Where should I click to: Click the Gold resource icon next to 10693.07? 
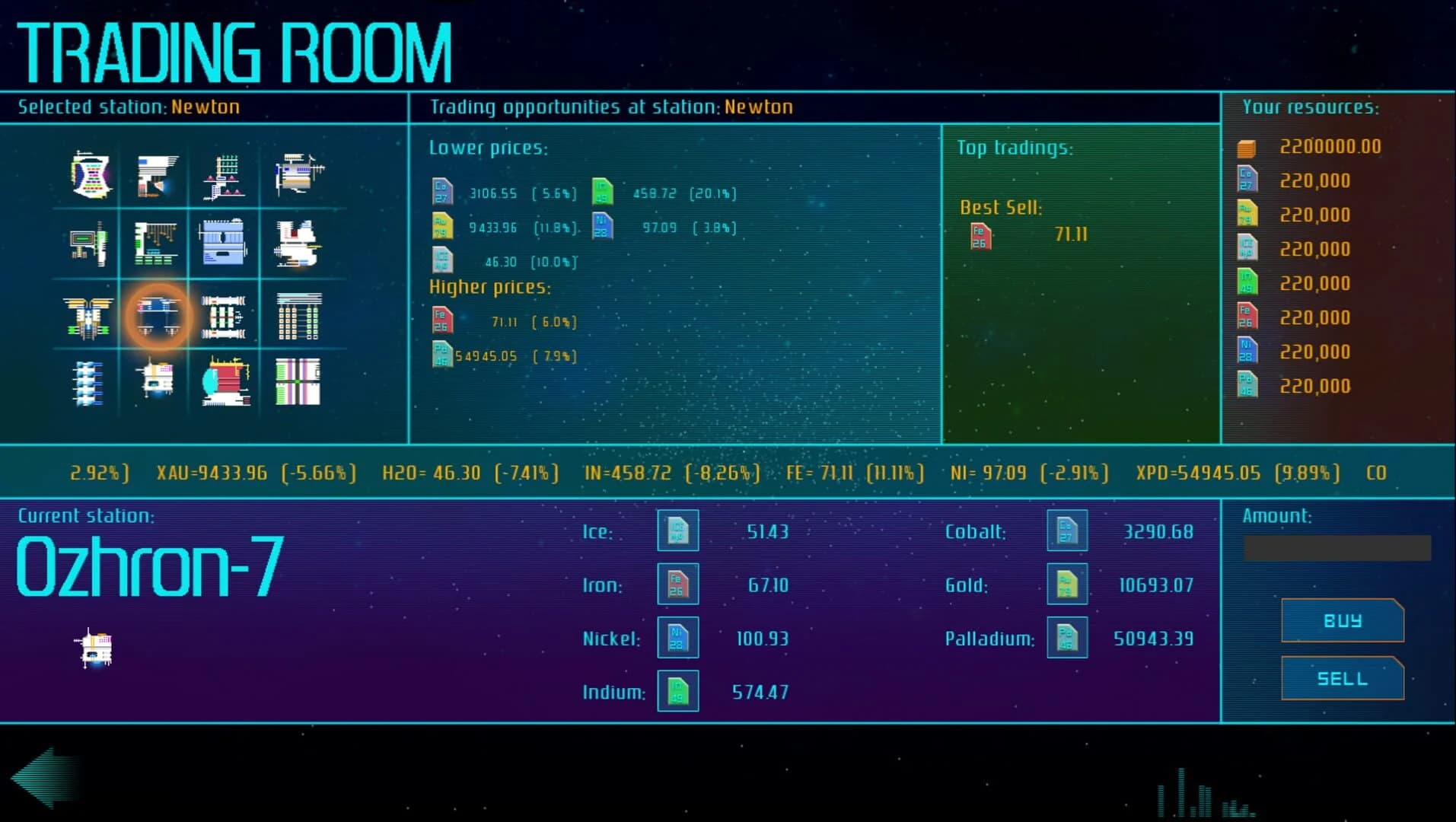(x=1066, y=584)
